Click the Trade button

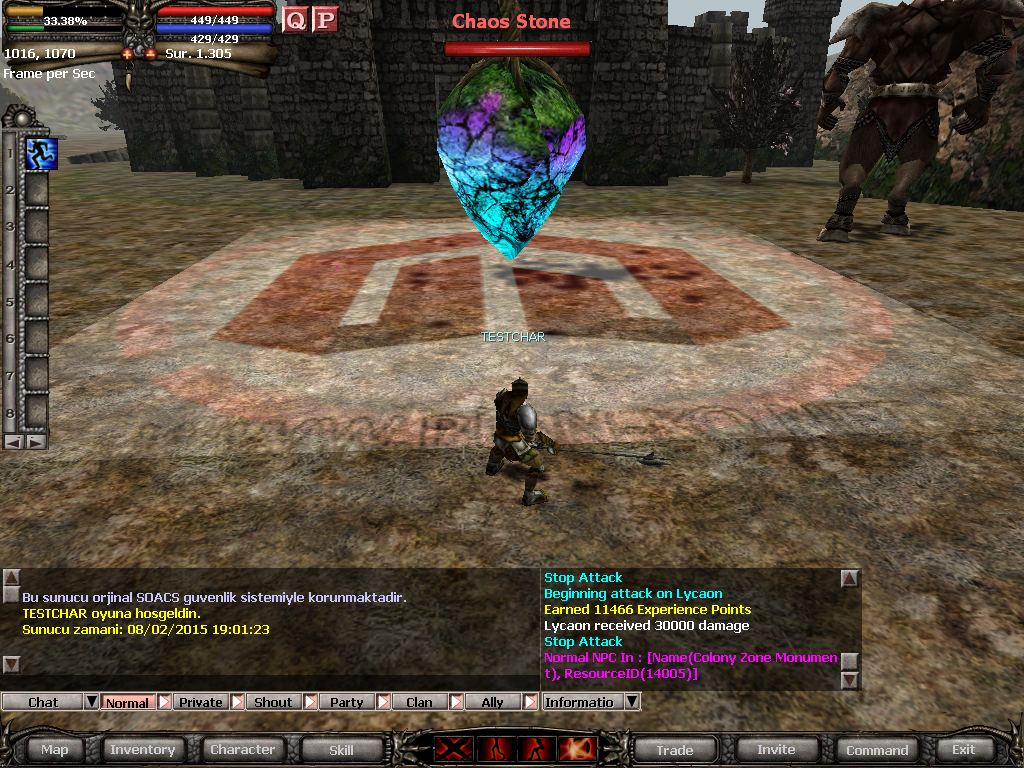(x=675, y=749)
